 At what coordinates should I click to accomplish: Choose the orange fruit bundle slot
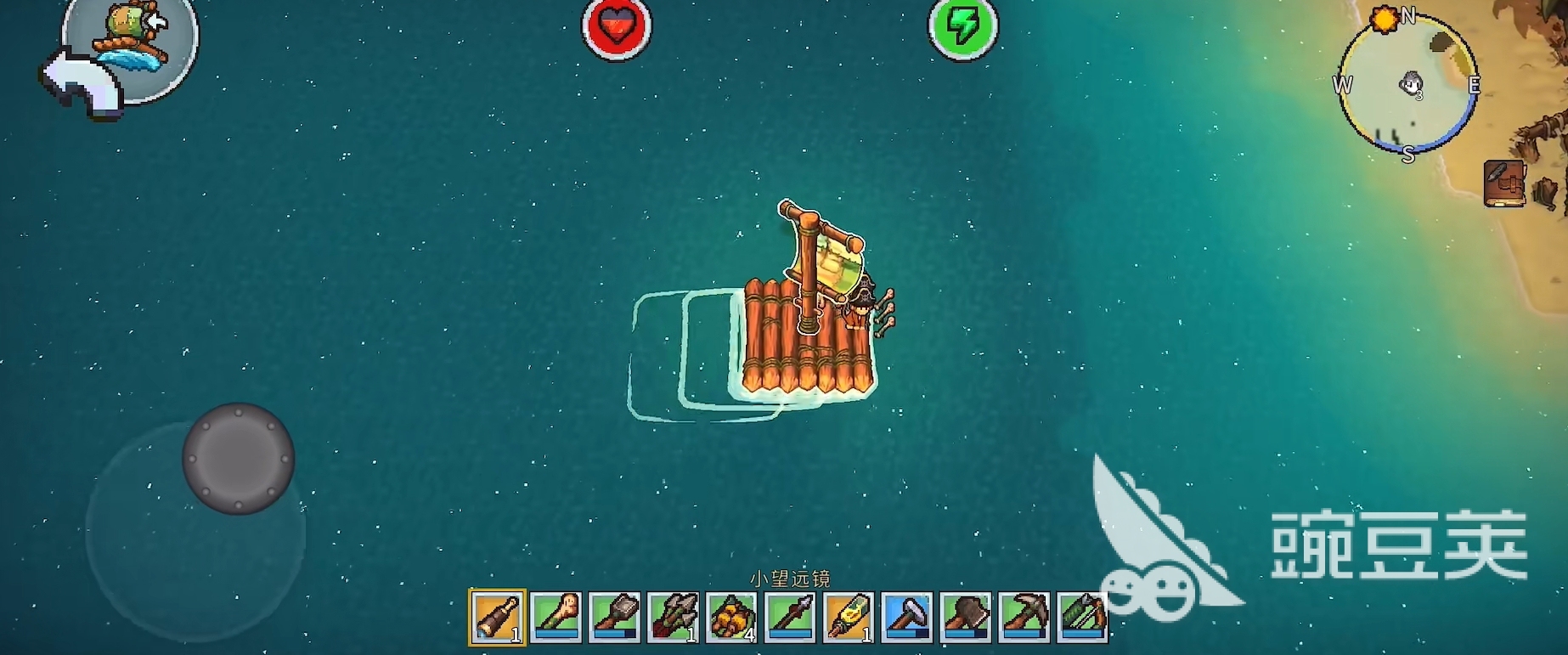[731, 617]
